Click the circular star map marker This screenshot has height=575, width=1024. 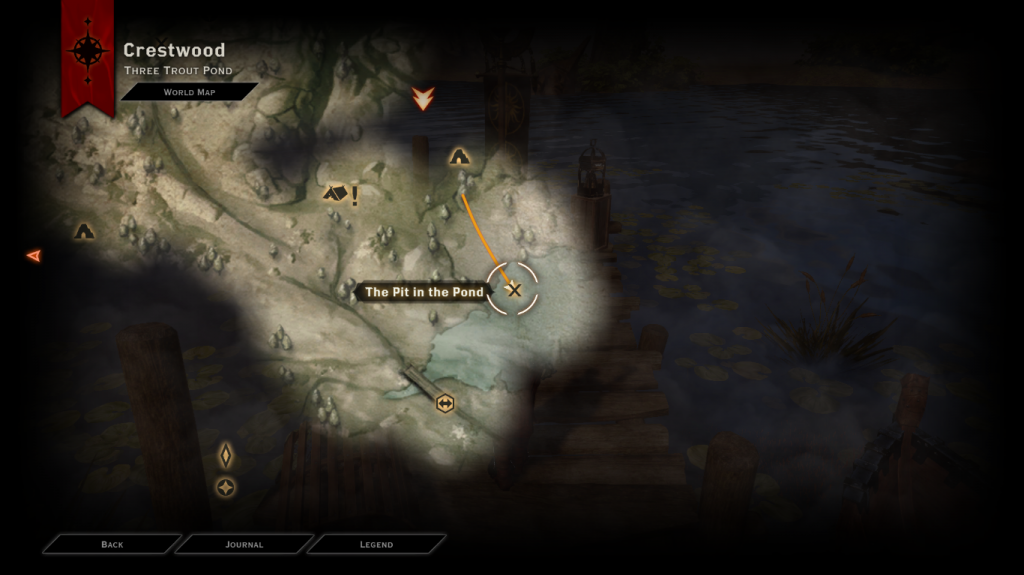(x=226, y=487)
